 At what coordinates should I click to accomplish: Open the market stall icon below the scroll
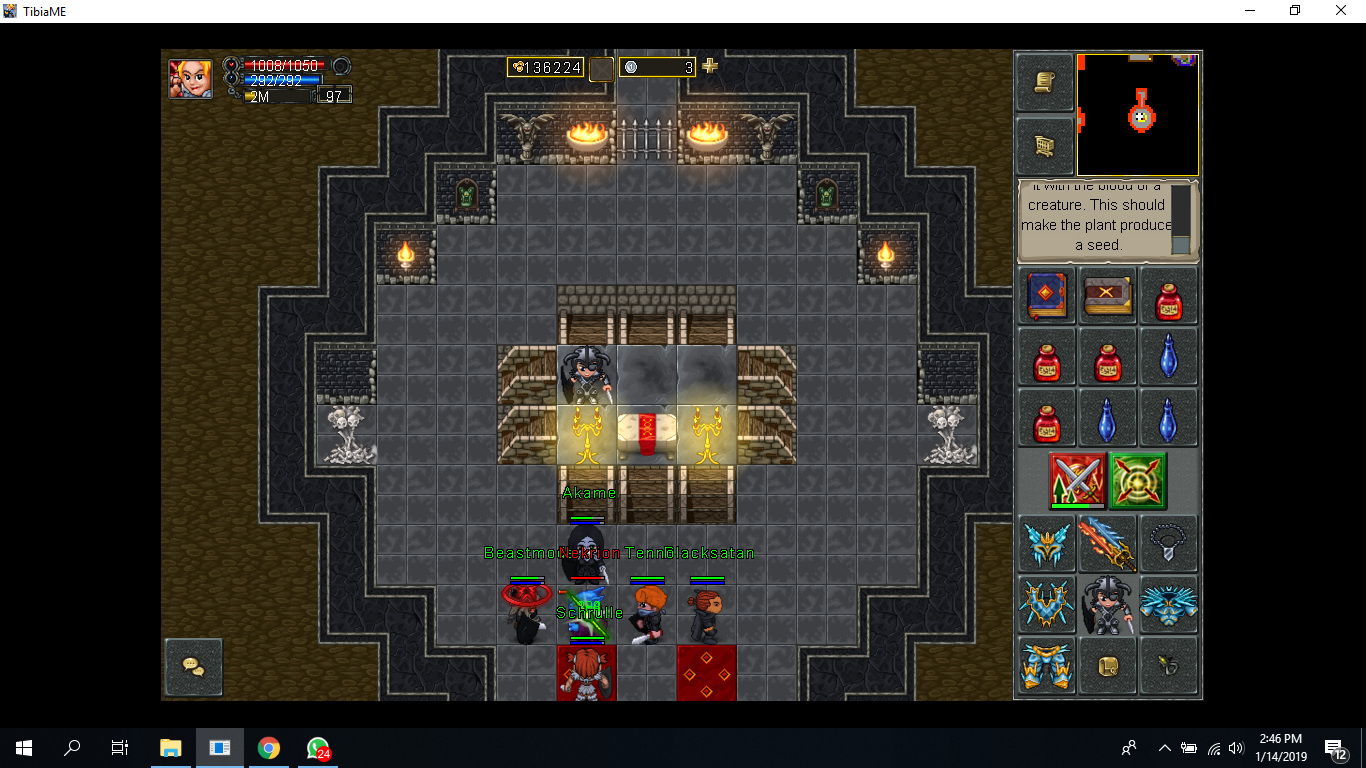point(1045,146)
